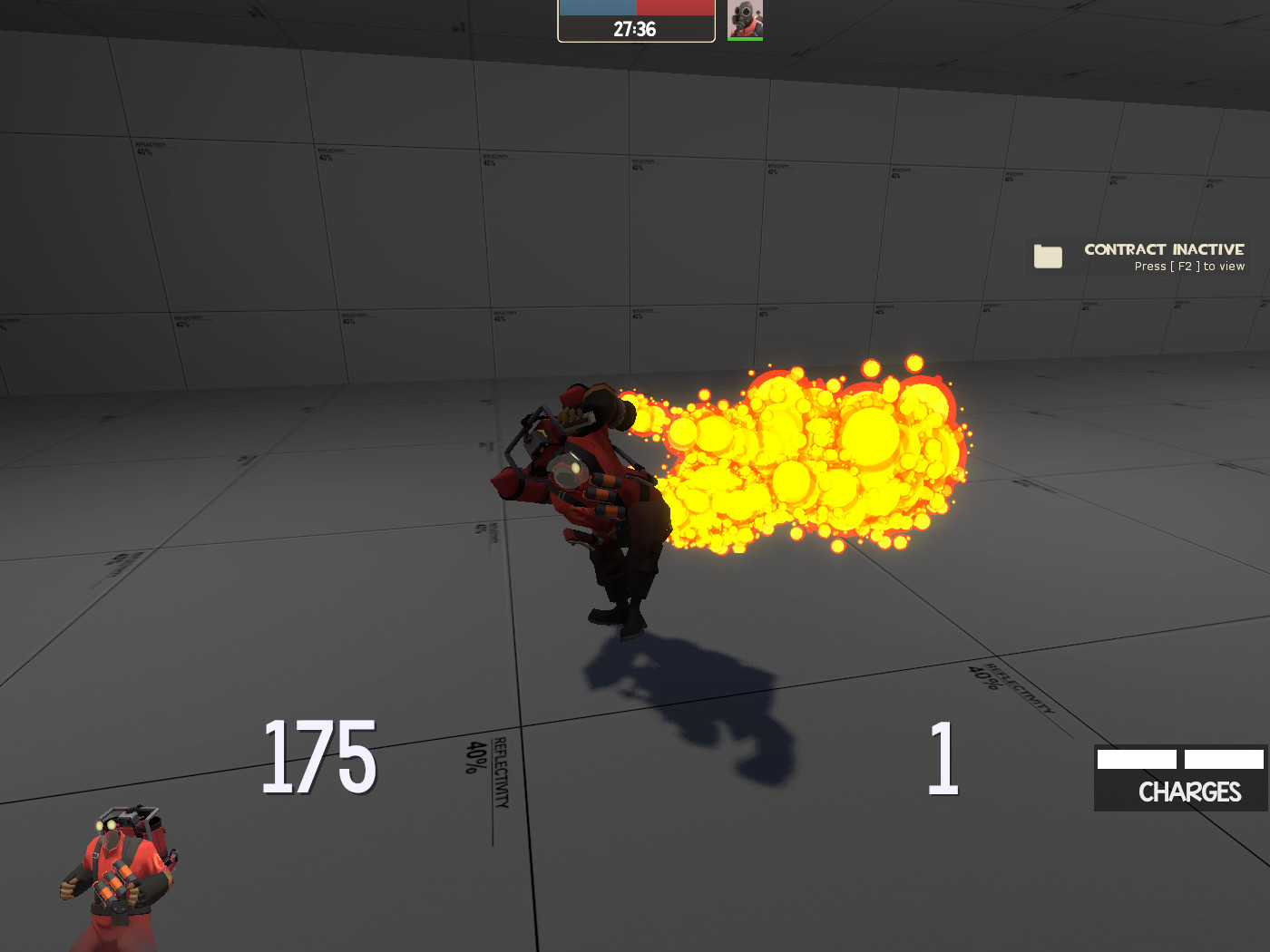Toggle the green health bar under the portrait
Screen dimensions: 1270x952
pos(744,38)
